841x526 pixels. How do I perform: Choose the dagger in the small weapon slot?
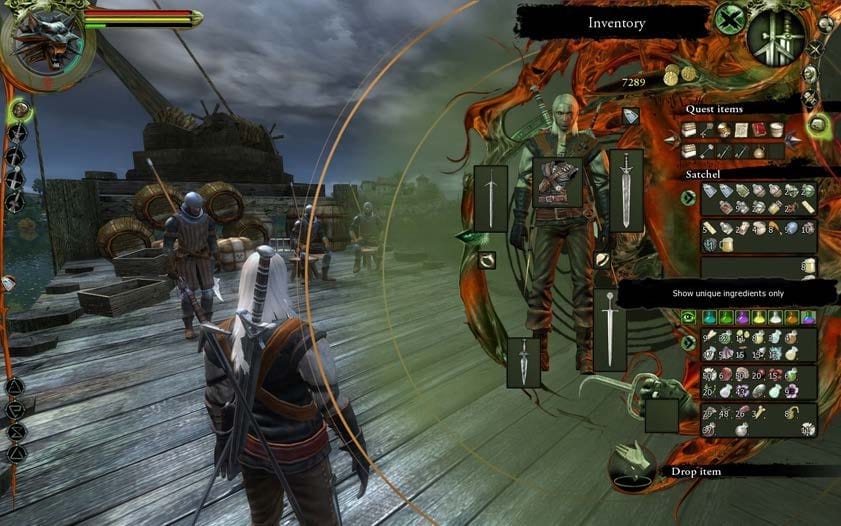point(523,362)
